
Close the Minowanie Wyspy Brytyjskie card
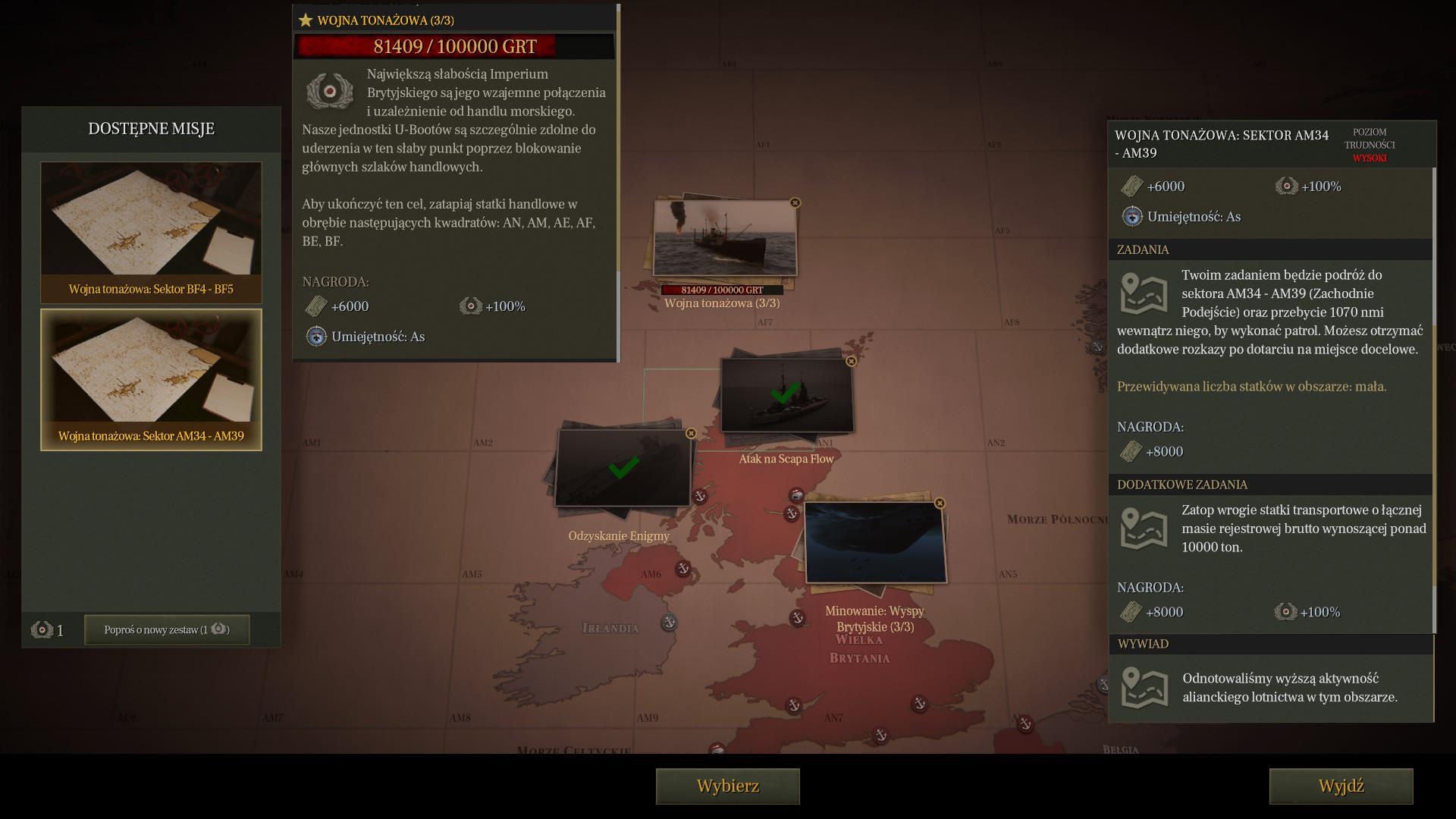click(940, 504)
